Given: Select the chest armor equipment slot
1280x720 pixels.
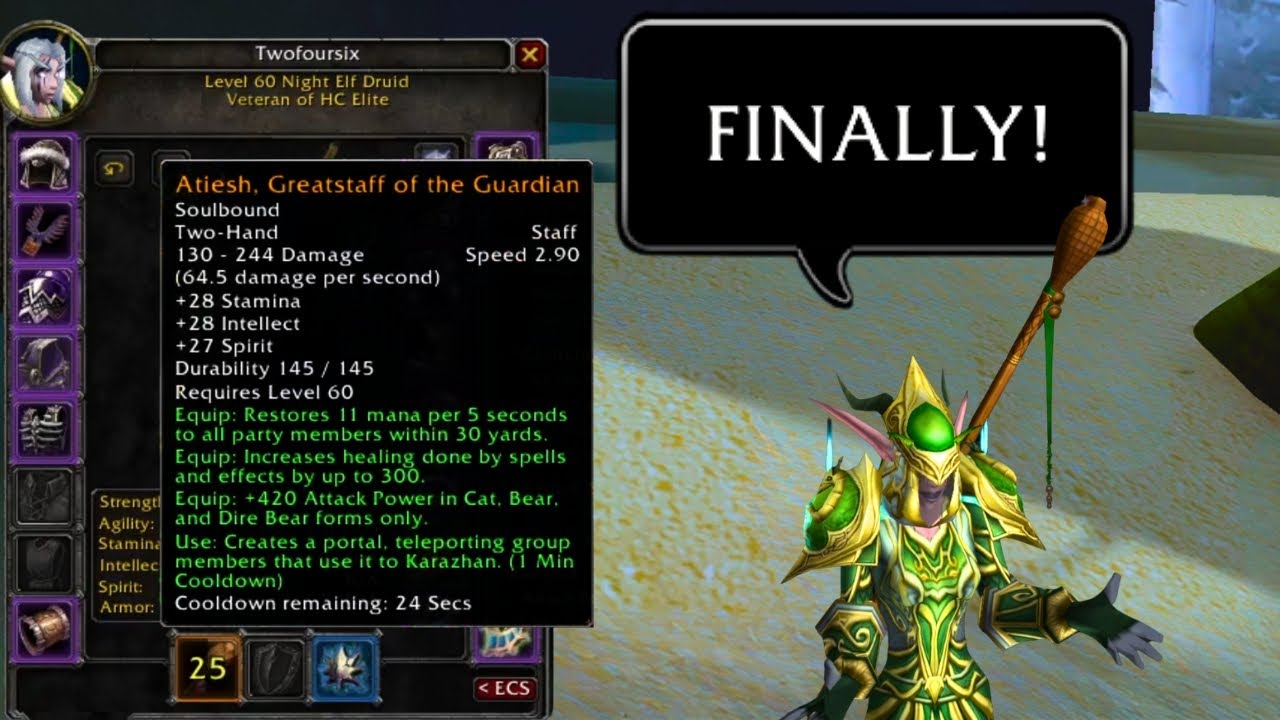Looking at the screenshot, I should click(x=44, y=430).
